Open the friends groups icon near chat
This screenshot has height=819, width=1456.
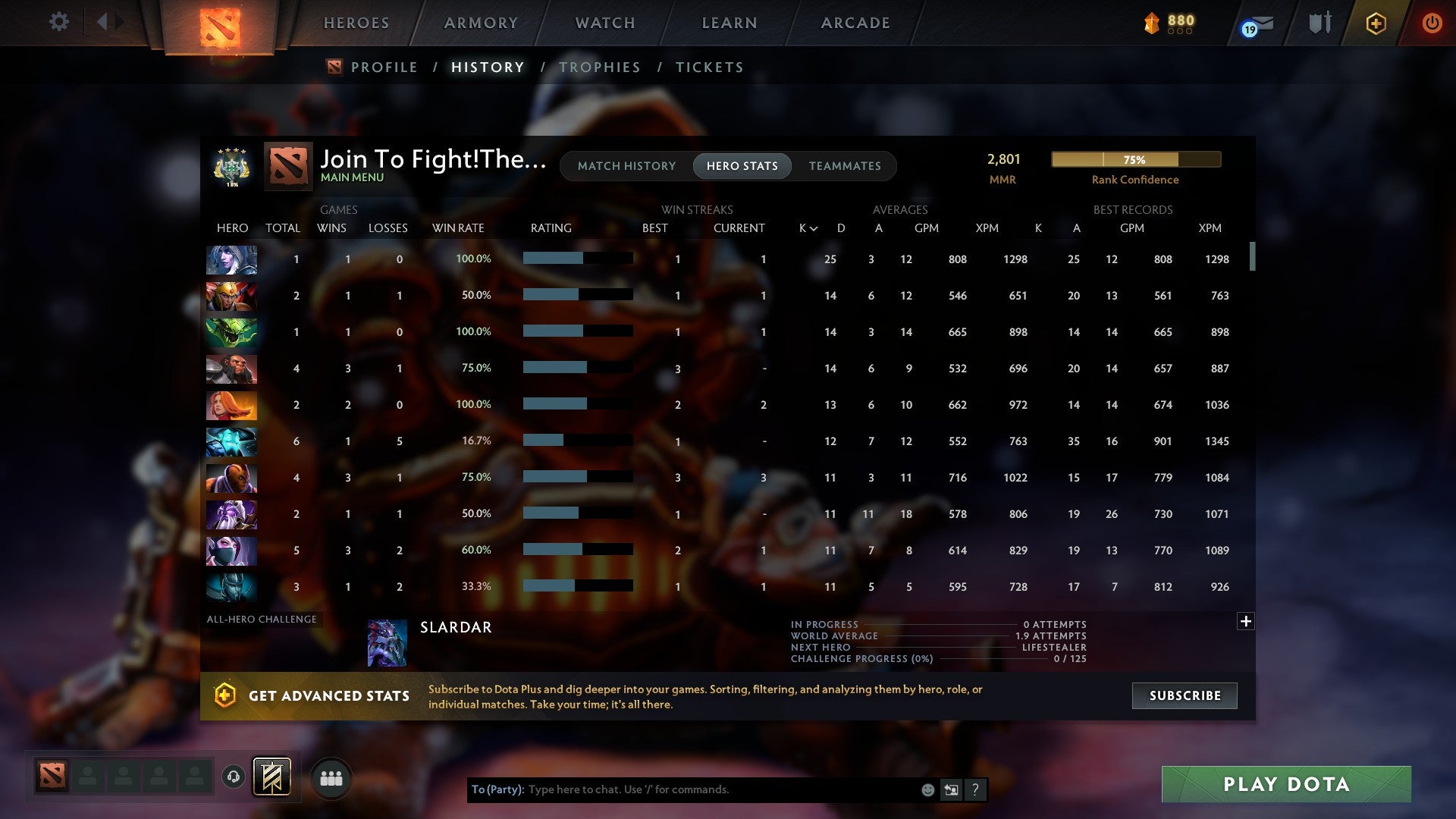coord(331,778)
